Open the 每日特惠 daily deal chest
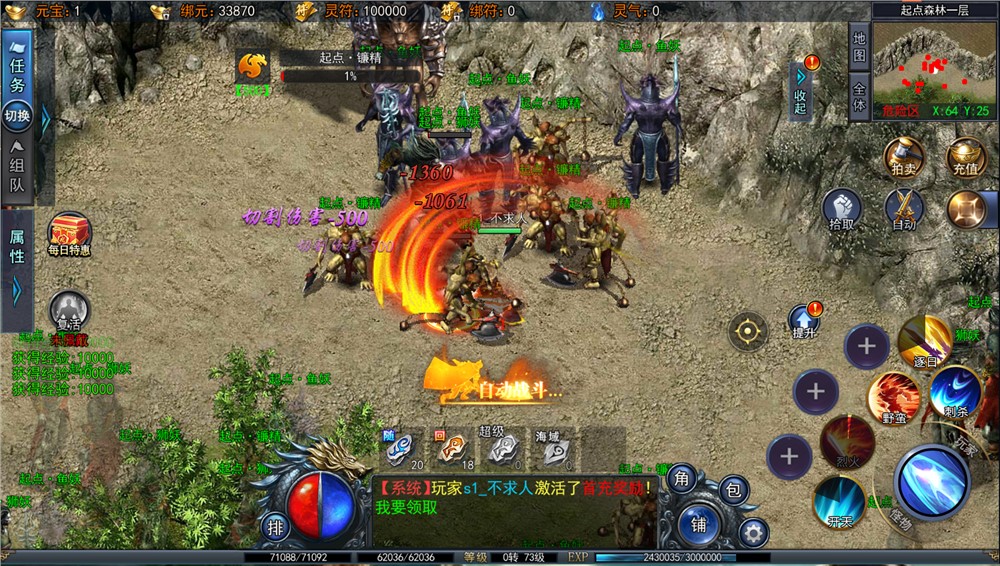Screen dimensions: 1000x566 [69, 234]
